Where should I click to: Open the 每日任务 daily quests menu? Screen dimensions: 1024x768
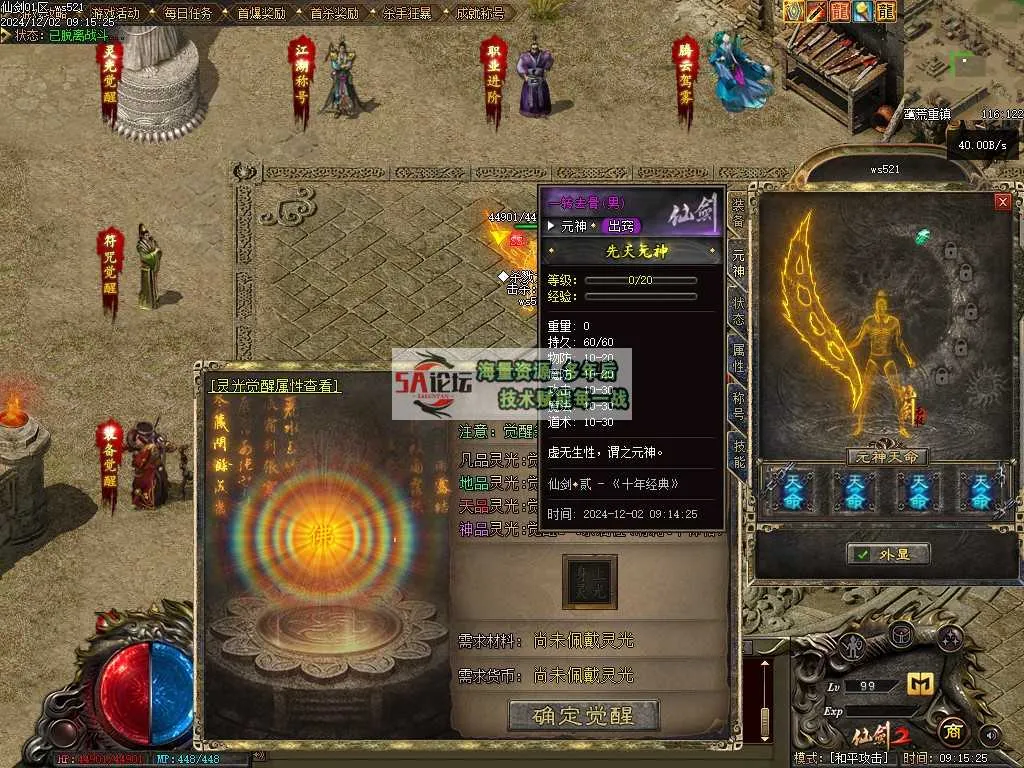click(x=188, y=14)
